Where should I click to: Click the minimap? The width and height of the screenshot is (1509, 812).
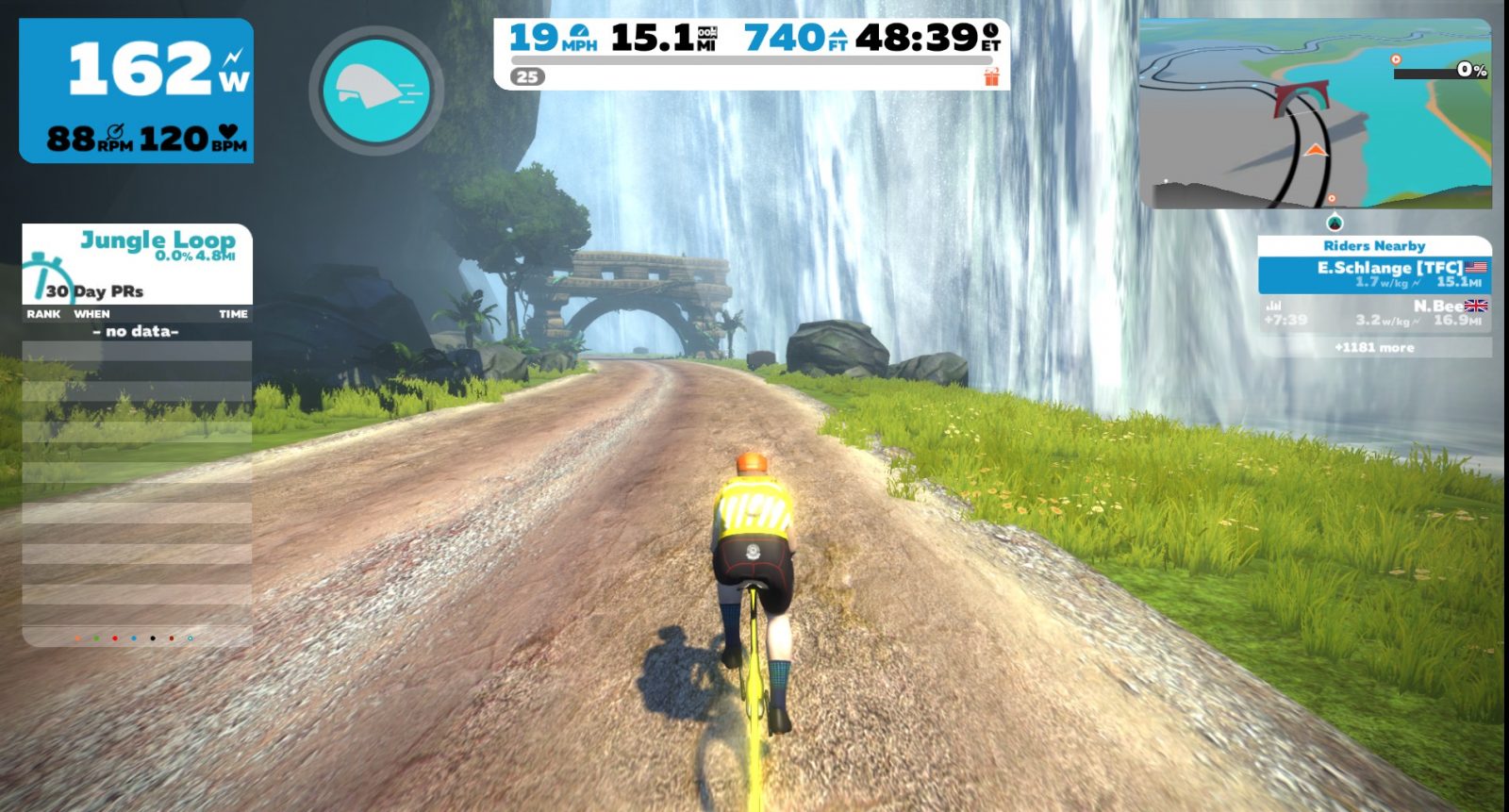point(1315,113)
